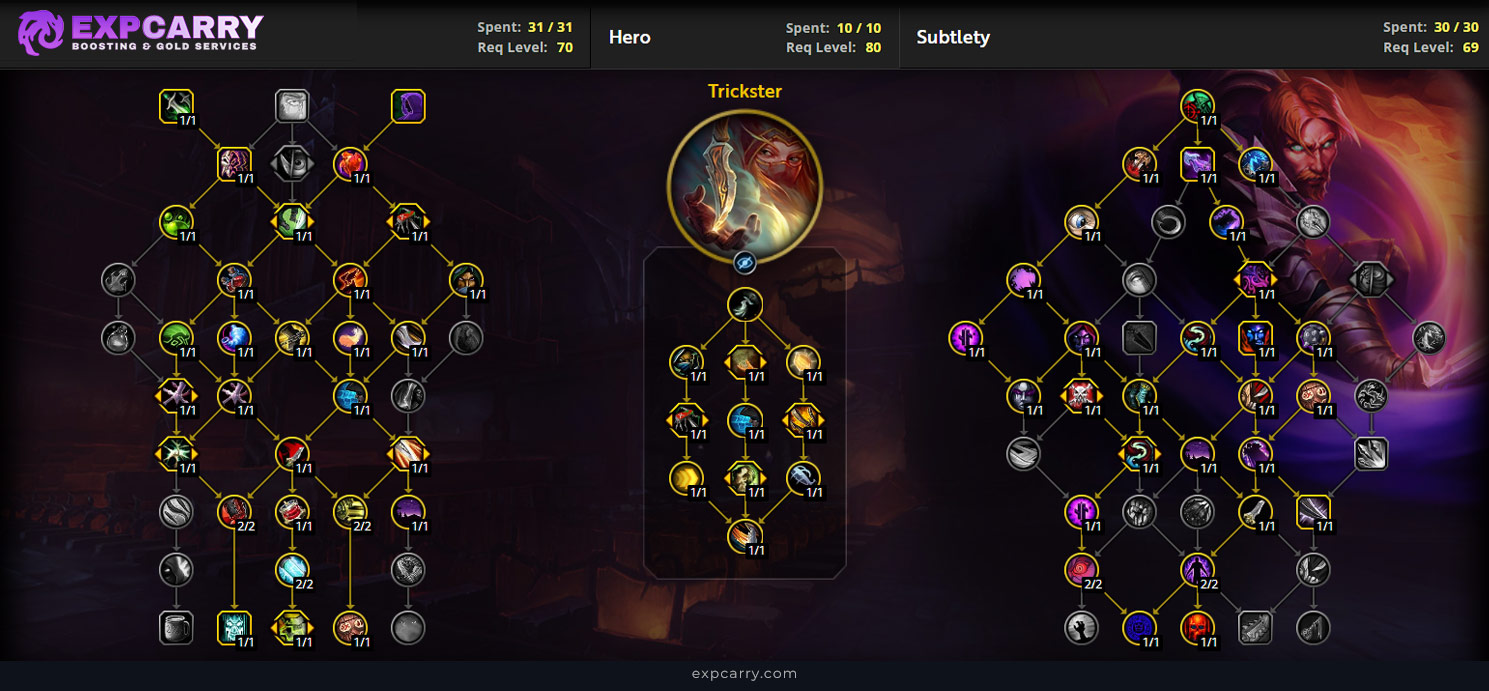This screenshot has width=1489, height=691.
Task: Select the gold coin stack hero talent
Action: click(686, 477)
